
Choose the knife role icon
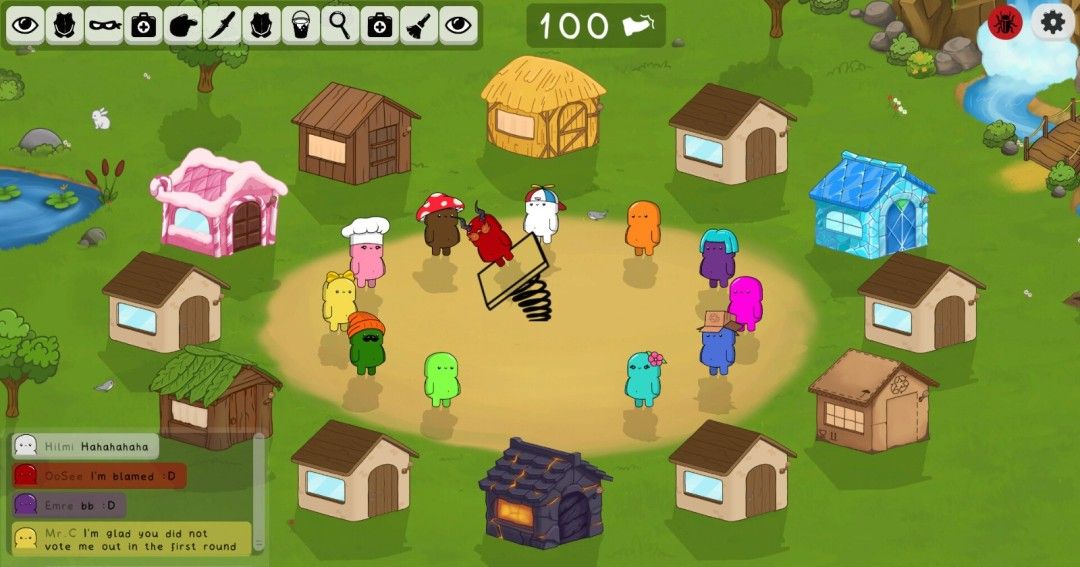click(x=221, y=25)
